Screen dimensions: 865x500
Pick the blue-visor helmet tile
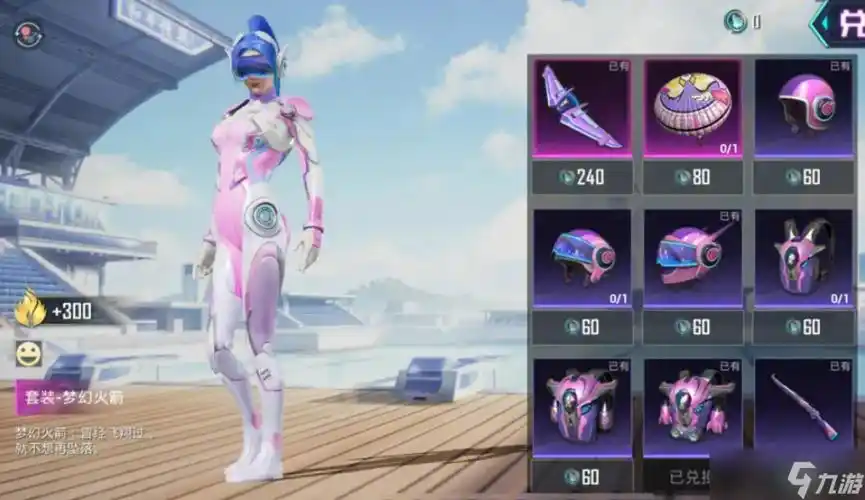click(582, 259)
